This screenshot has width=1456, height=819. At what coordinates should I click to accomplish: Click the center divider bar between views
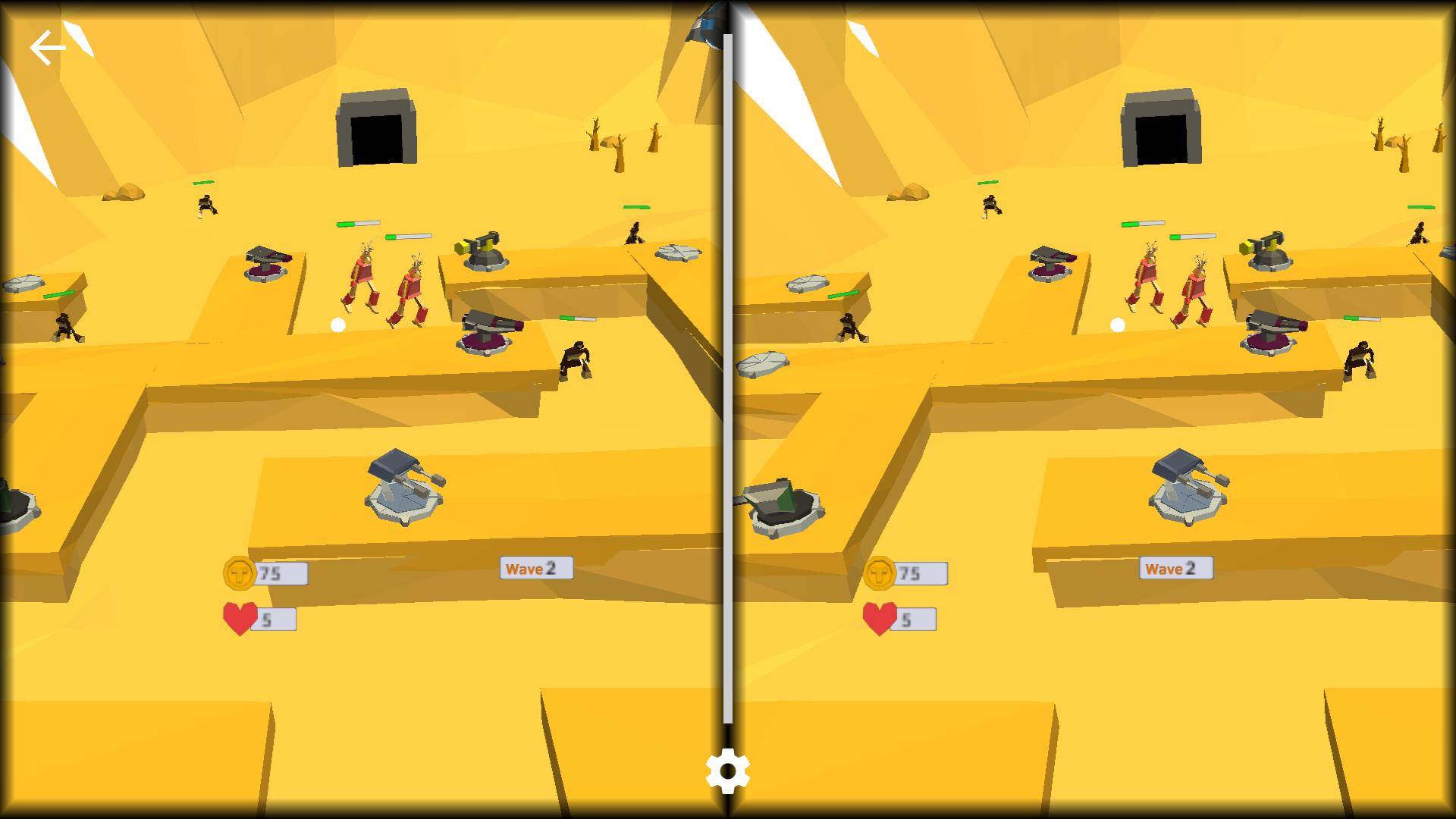(728, 379)
